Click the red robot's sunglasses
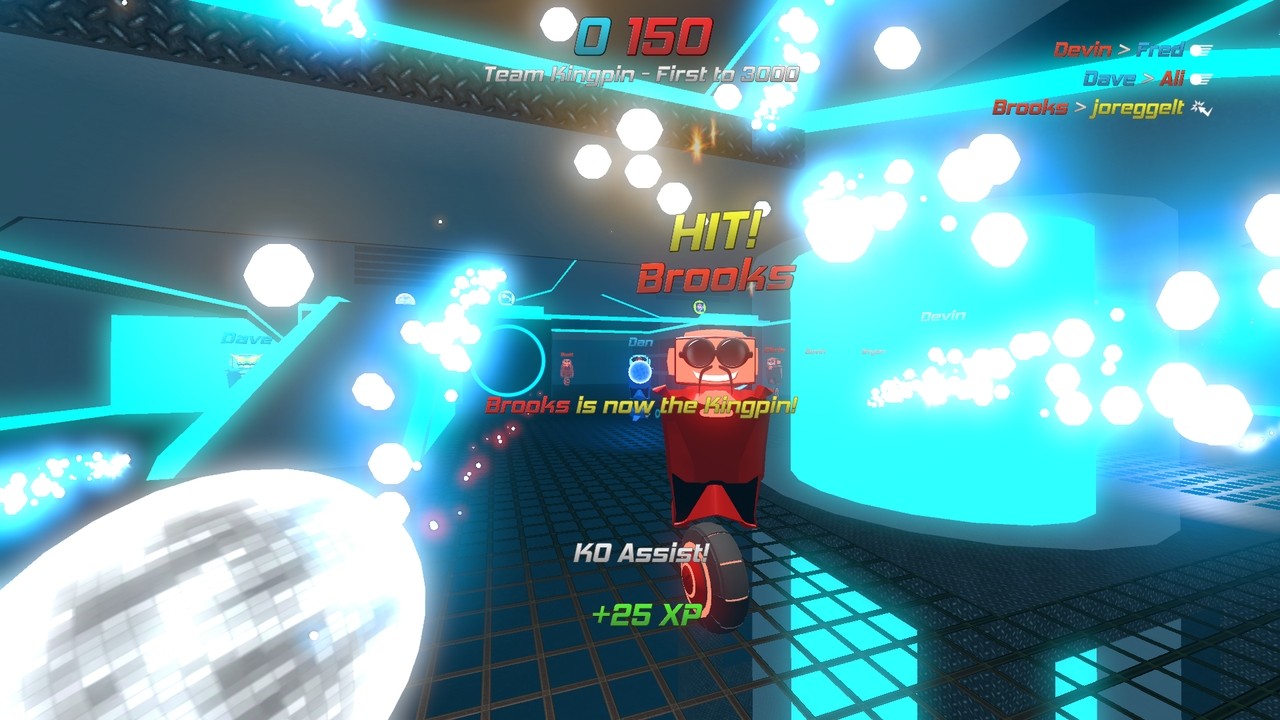 [x=716, y=350]
